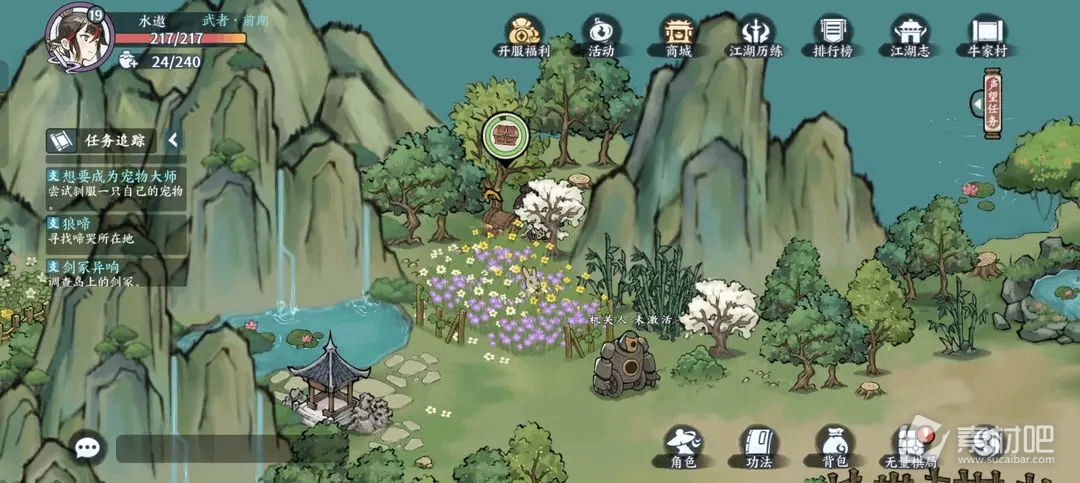Screen dimensions: 1080x483
Task: Select the 剑冢异响 quest entry
Action: (116, 274)
